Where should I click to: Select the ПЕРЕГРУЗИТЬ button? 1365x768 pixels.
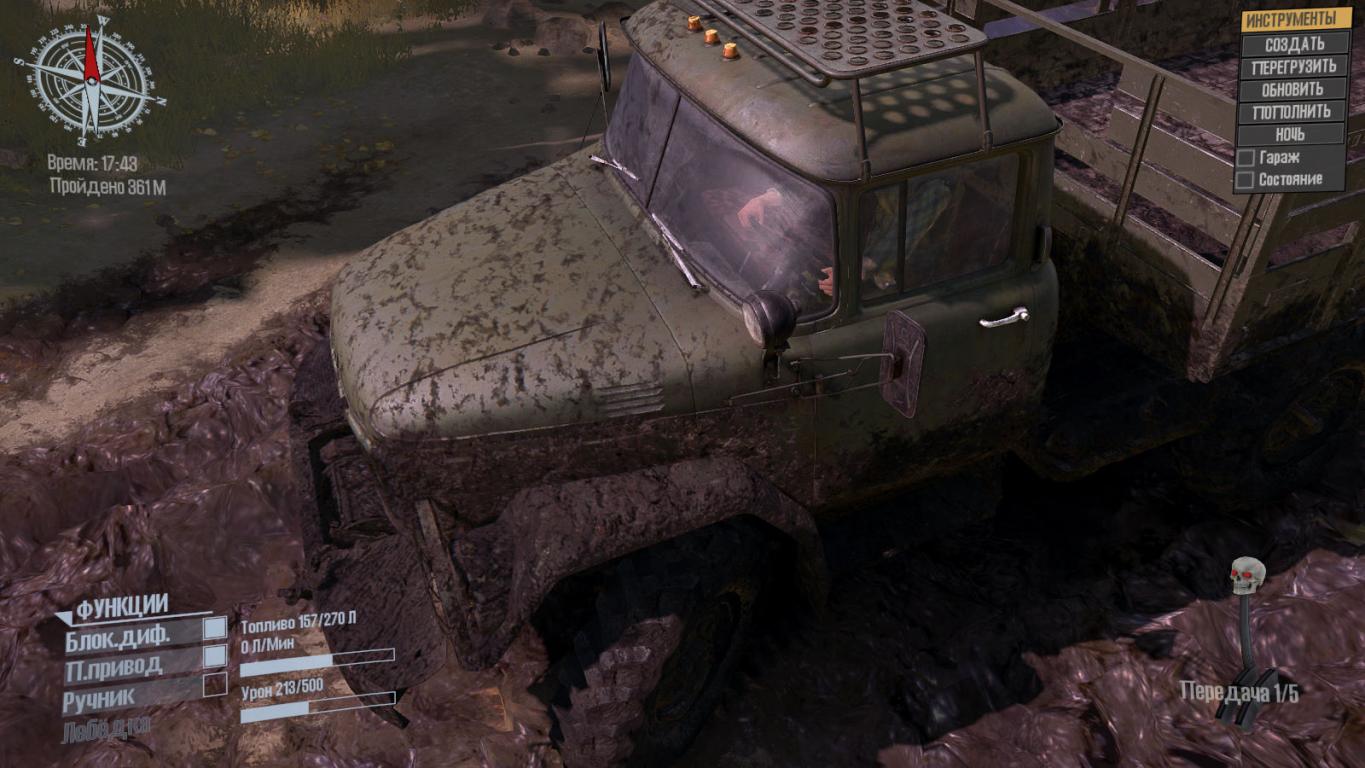(1294, 67)
